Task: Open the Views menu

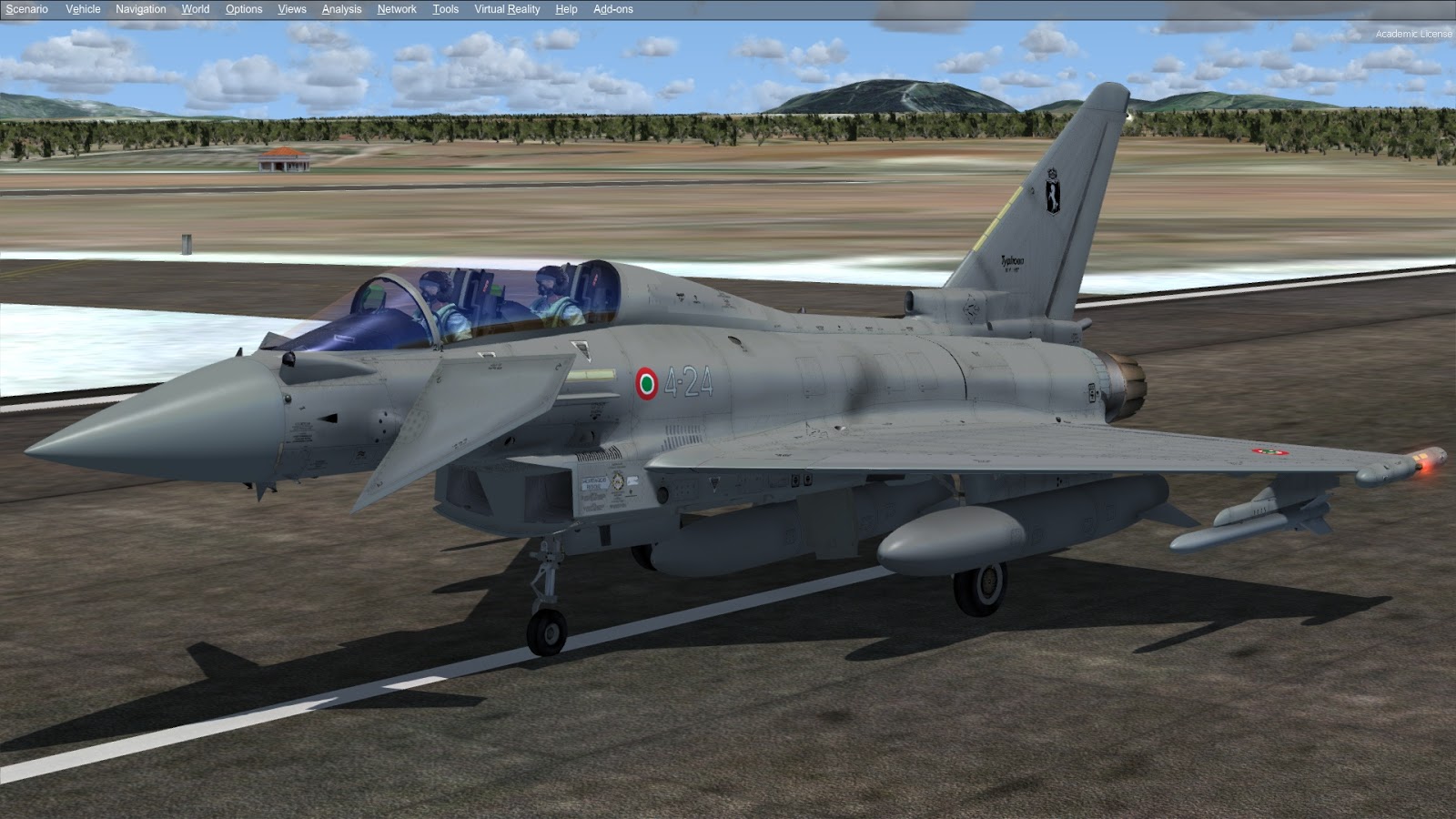Action: pos(290,9)
